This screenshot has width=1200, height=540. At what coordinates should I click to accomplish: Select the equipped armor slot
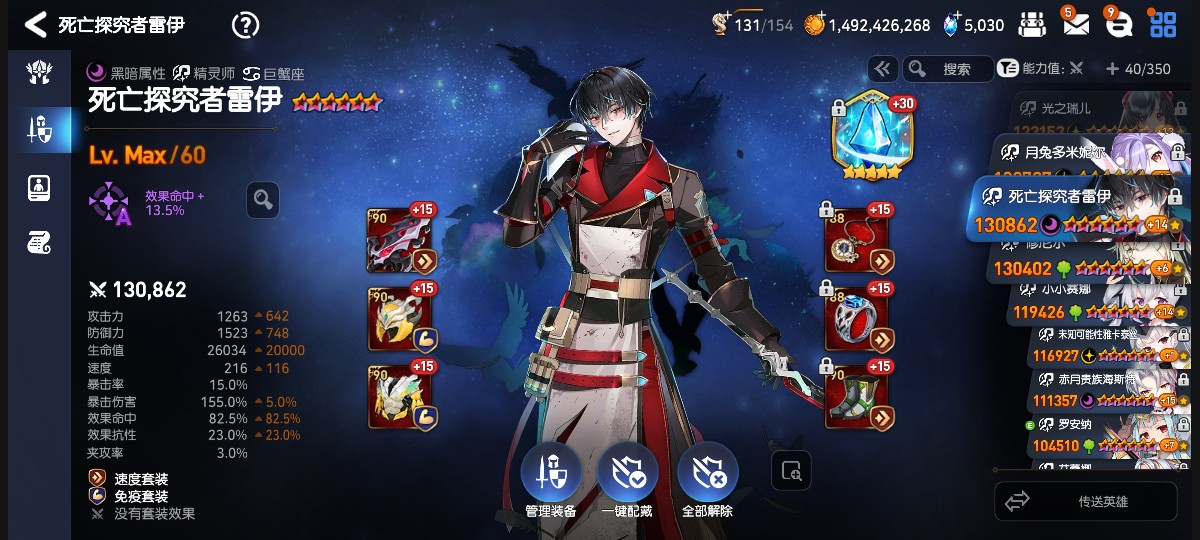pyautogui.click(x=400, y=393)
